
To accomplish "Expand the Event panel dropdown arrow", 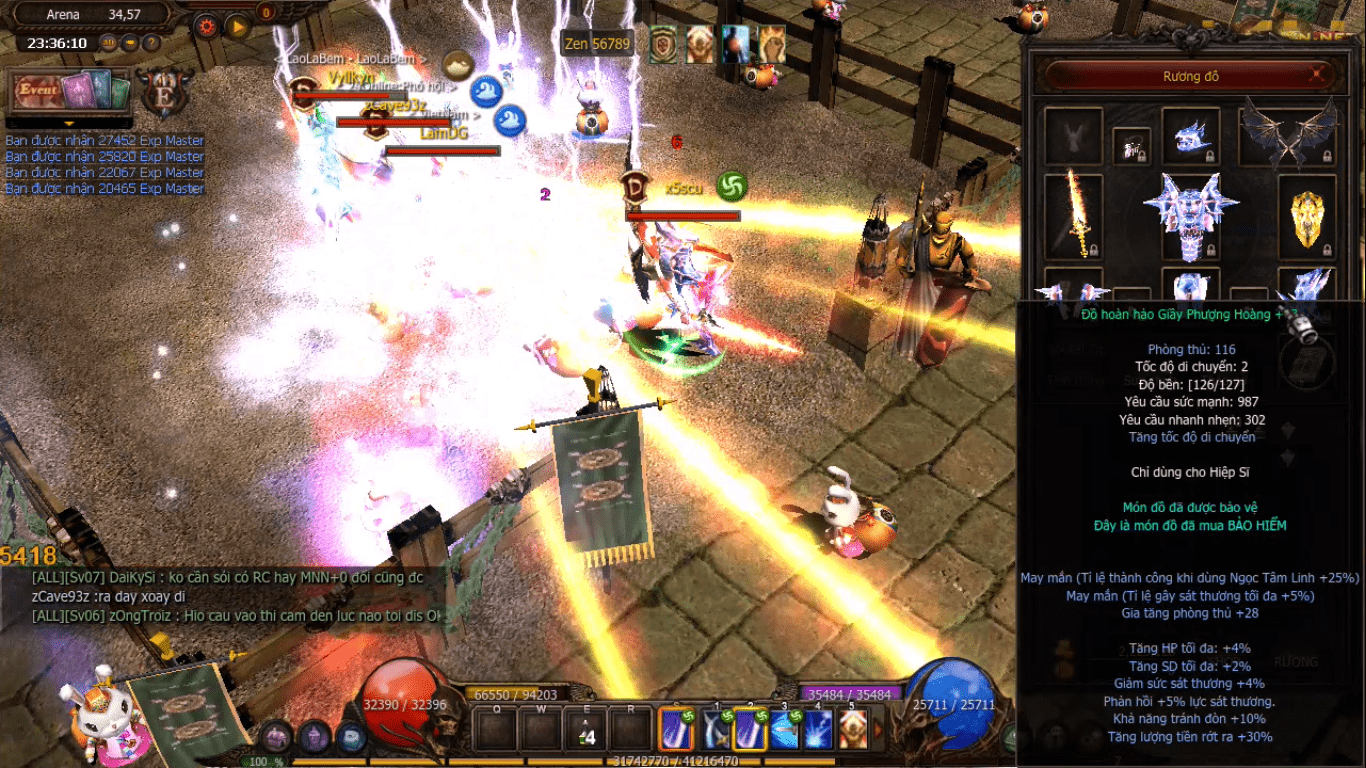I will tap(69, 124).
